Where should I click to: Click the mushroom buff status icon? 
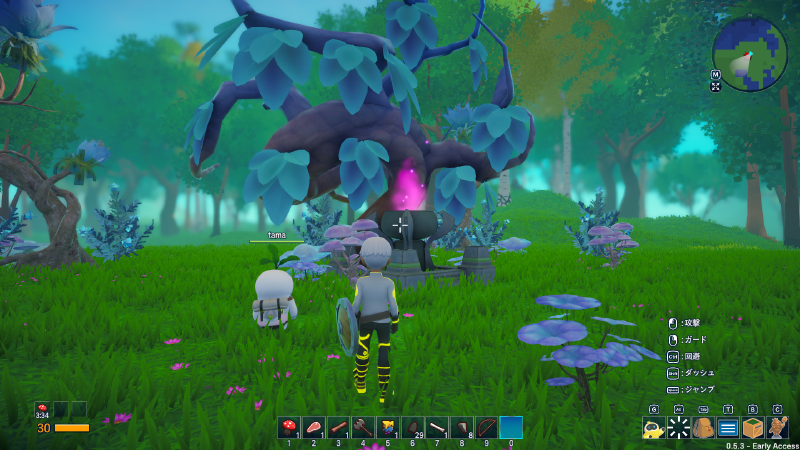tap(43, 410)
